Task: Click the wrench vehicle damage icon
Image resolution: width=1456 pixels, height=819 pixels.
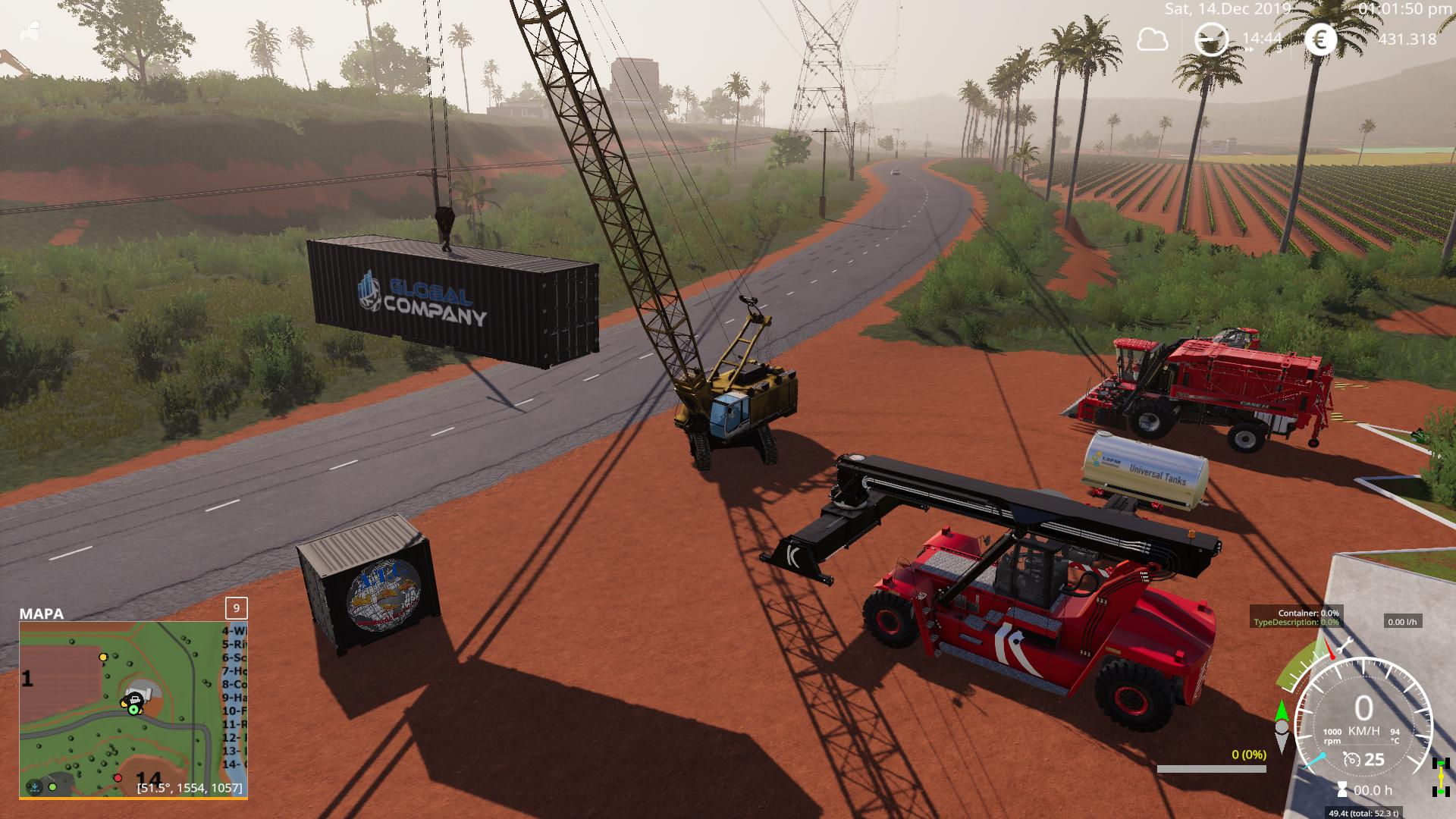Action: (1345, 647)
